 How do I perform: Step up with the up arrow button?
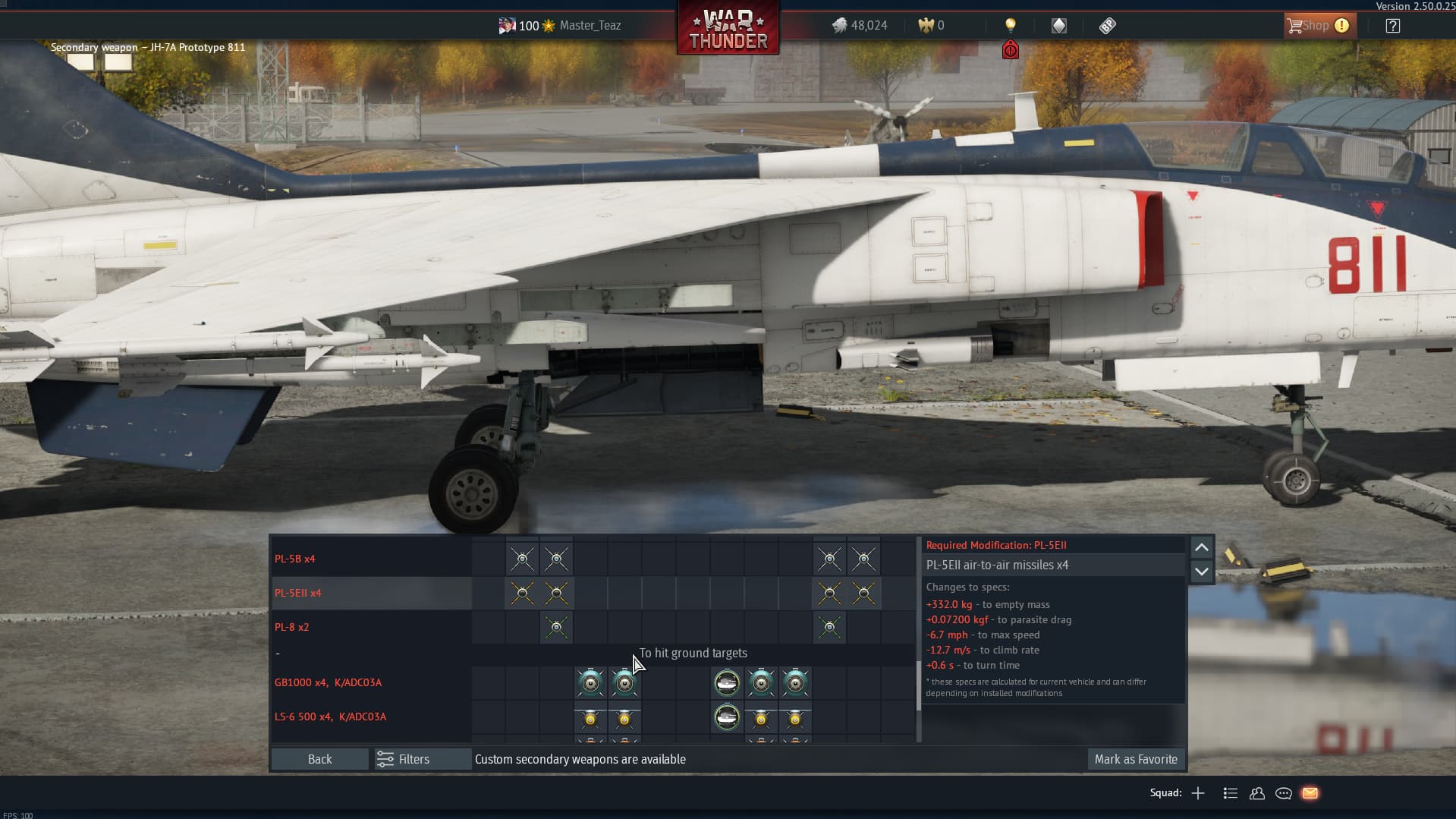click(1201, 547)
